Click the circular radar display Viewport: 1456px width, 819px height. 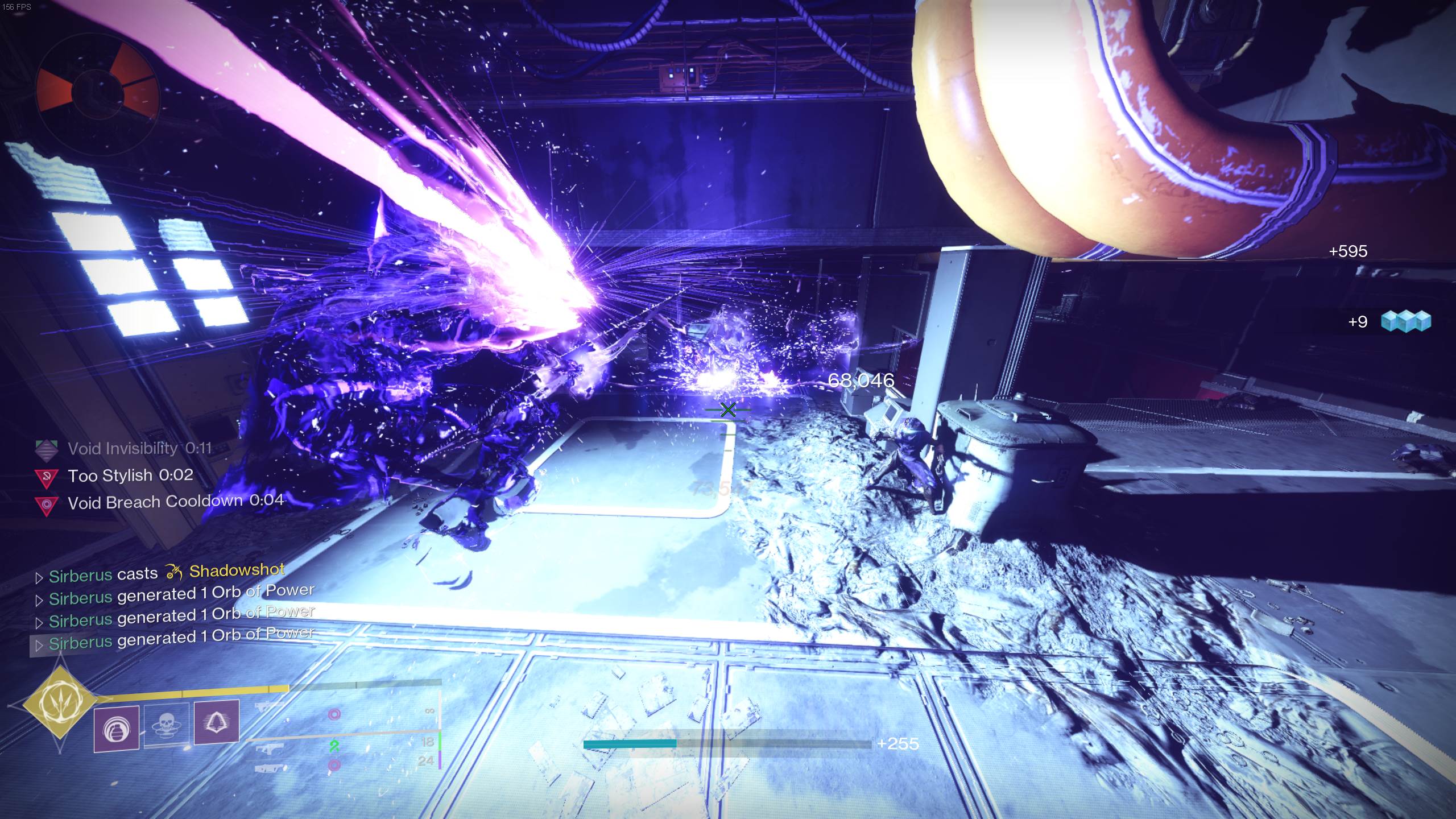point(97,94)
